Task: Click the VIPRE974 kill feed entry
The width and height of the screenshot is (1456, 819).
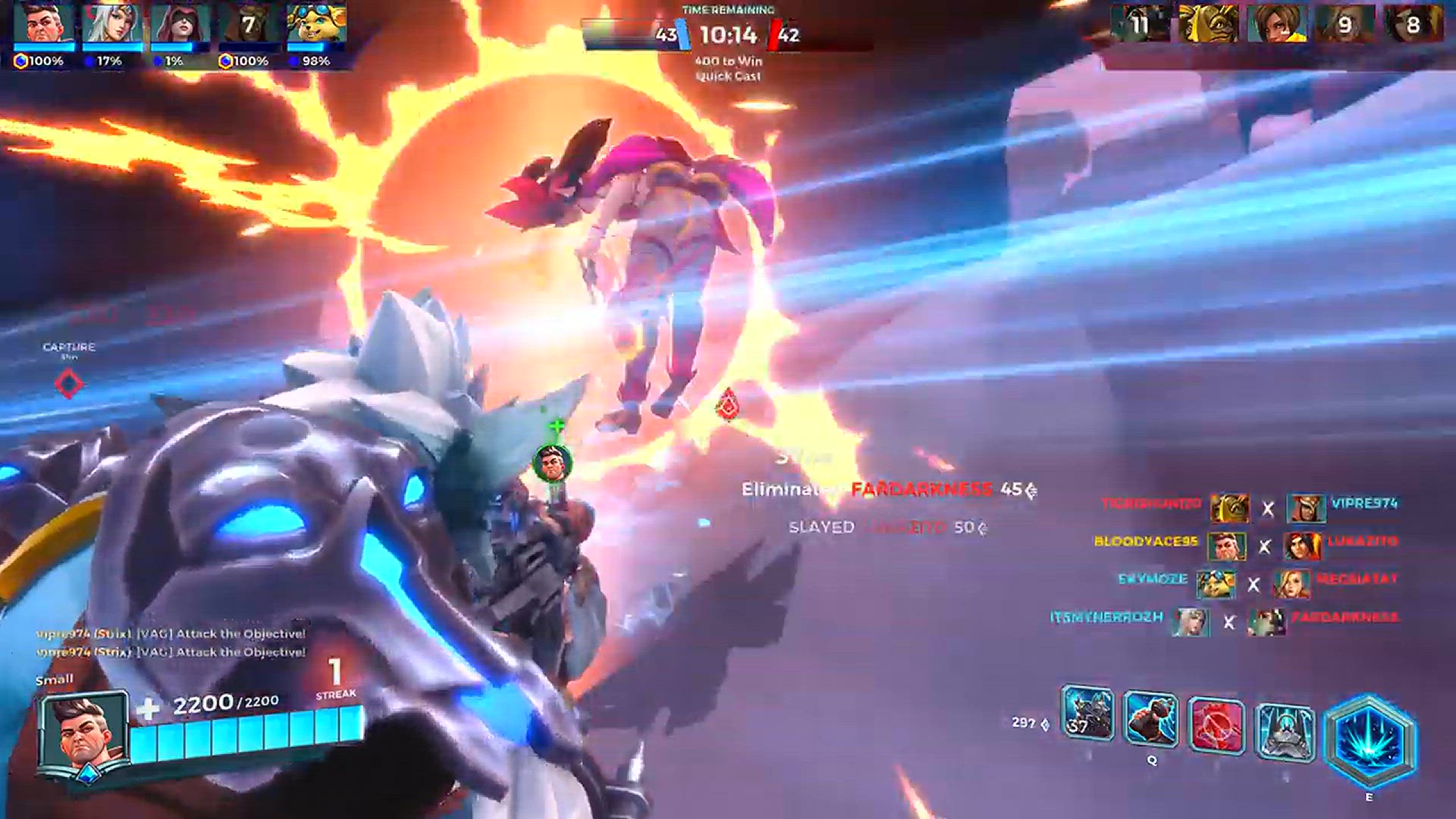Action: pos(1364,504)
